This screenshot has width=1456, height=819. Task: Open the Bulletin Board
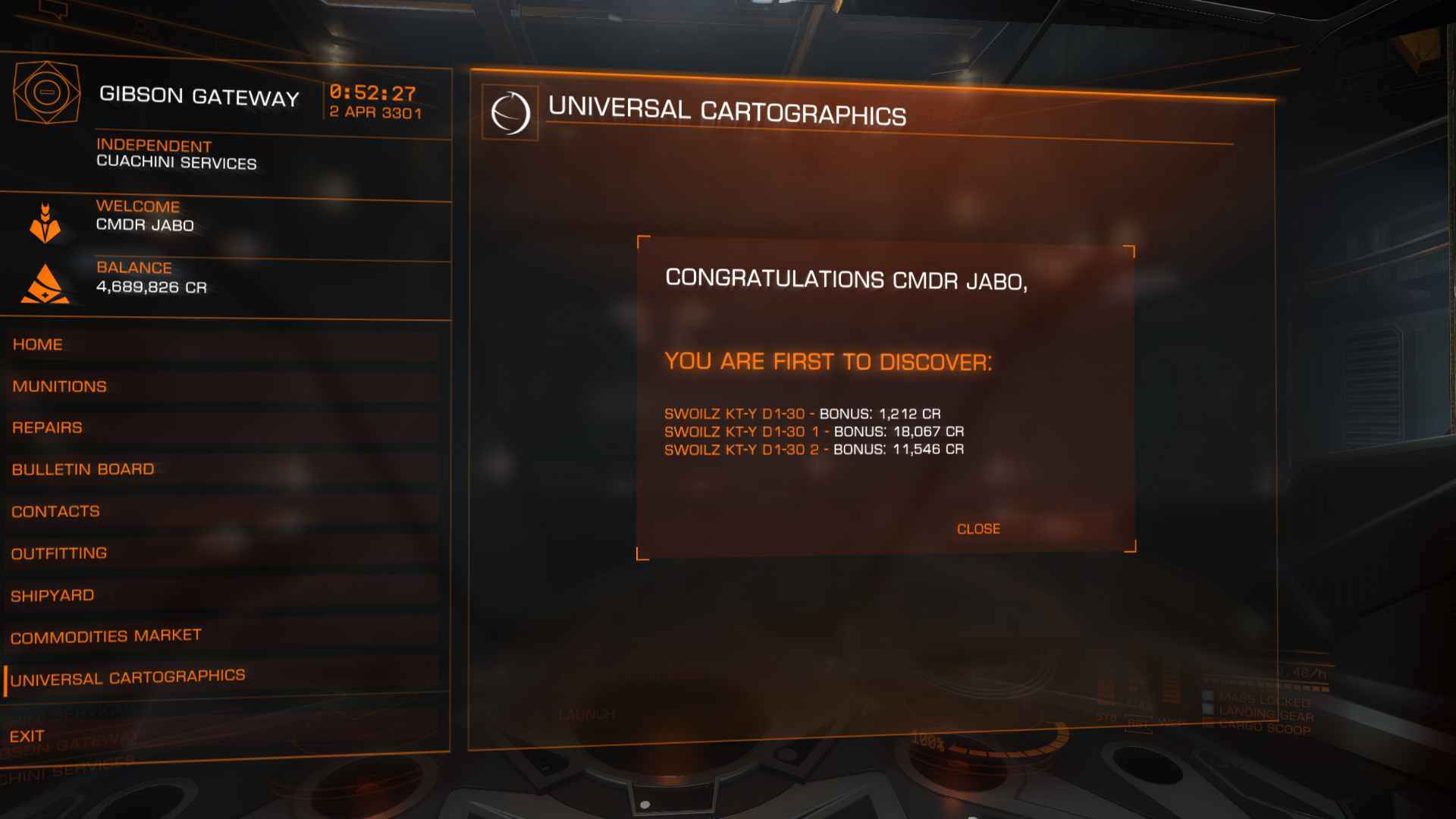point(83,469)
